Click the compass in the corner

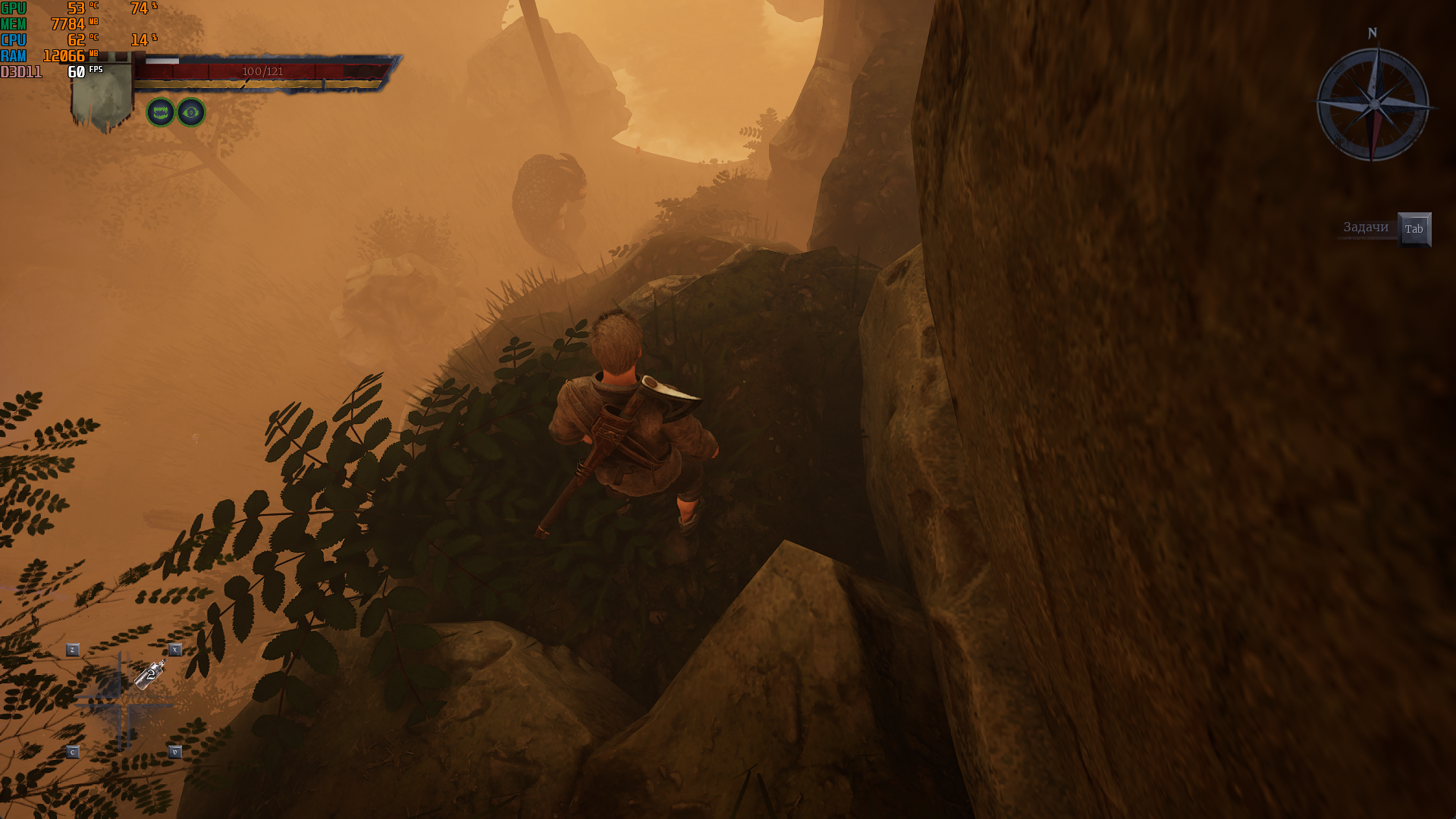1373,104
